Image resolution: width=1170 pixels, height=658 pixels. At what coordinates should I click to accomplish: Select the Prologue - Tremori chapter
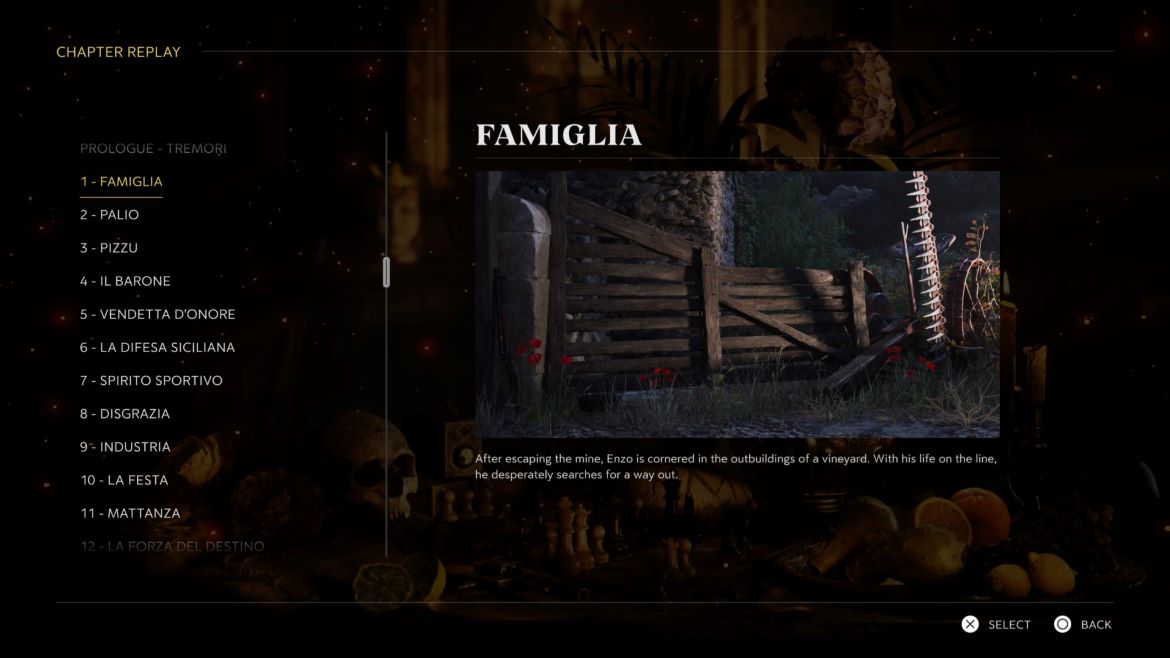coord(153,148)
